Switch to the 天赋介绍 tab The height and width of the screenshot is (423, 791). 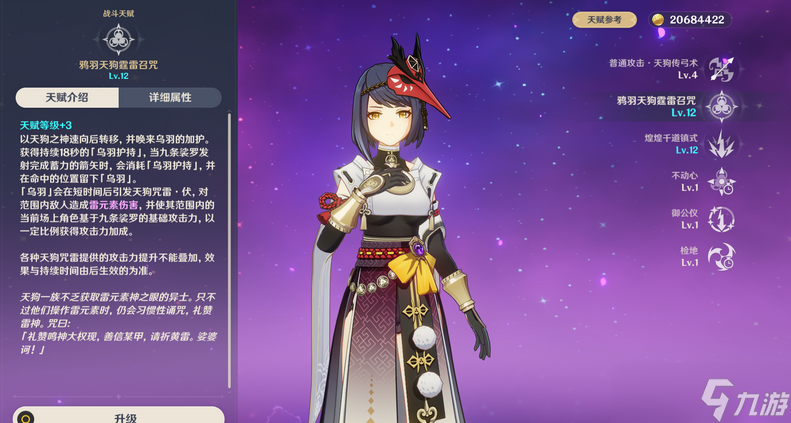(67, 97)
